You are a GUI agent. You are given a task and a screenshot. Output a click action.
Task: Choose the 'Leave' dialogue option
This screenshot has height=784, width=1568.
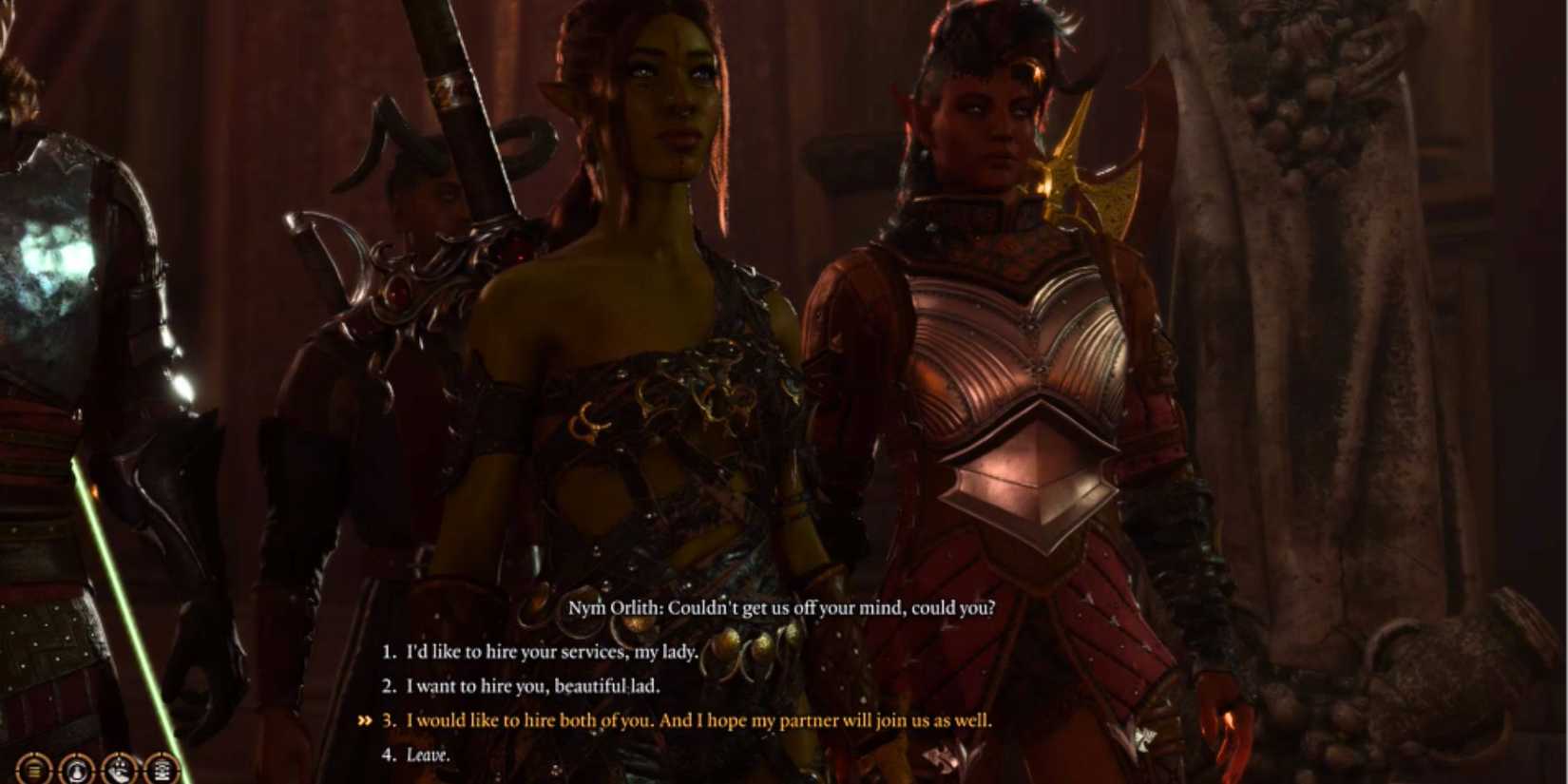coord(428,754)
